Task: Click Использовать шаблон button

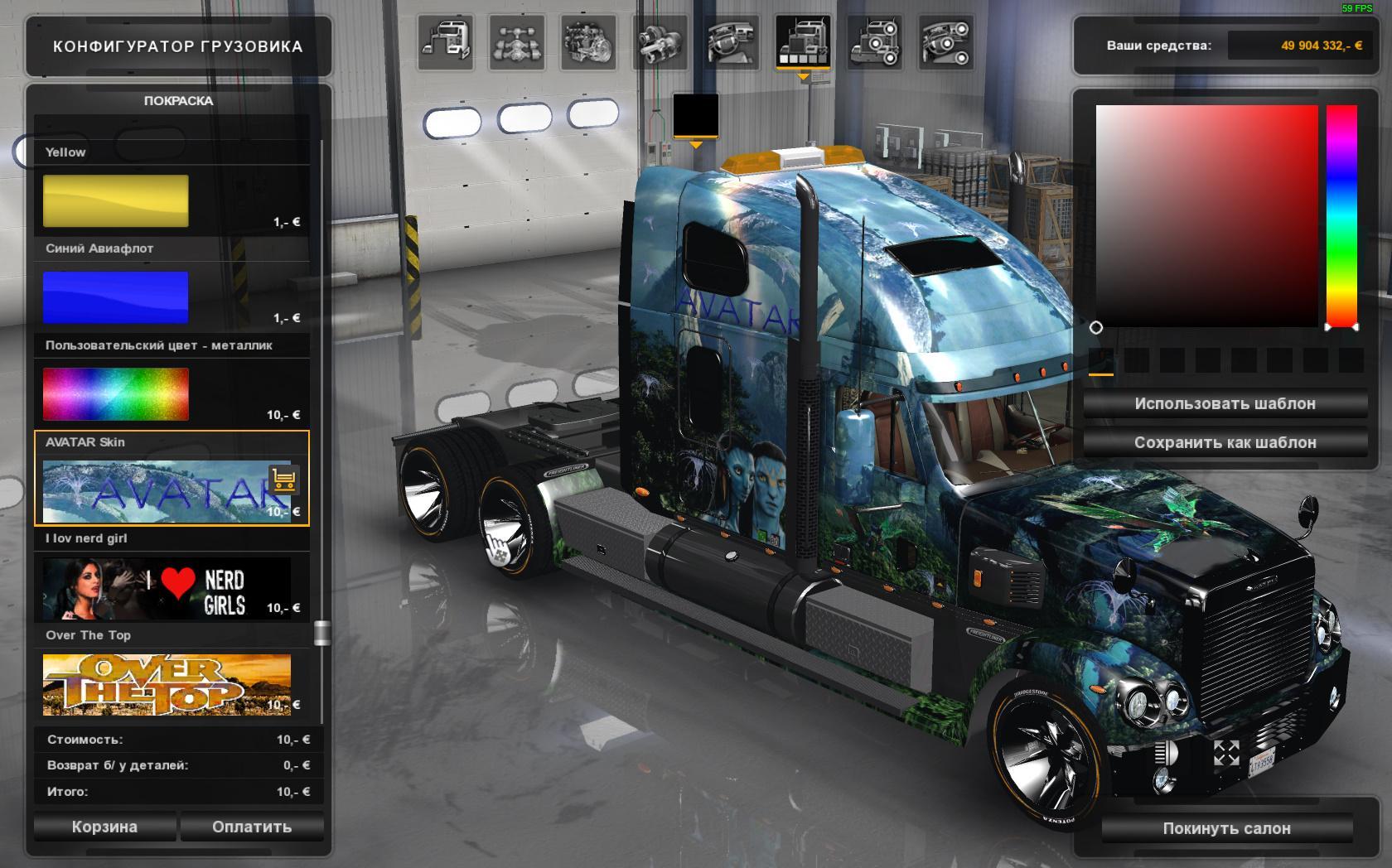Action: click(1225, 403)
